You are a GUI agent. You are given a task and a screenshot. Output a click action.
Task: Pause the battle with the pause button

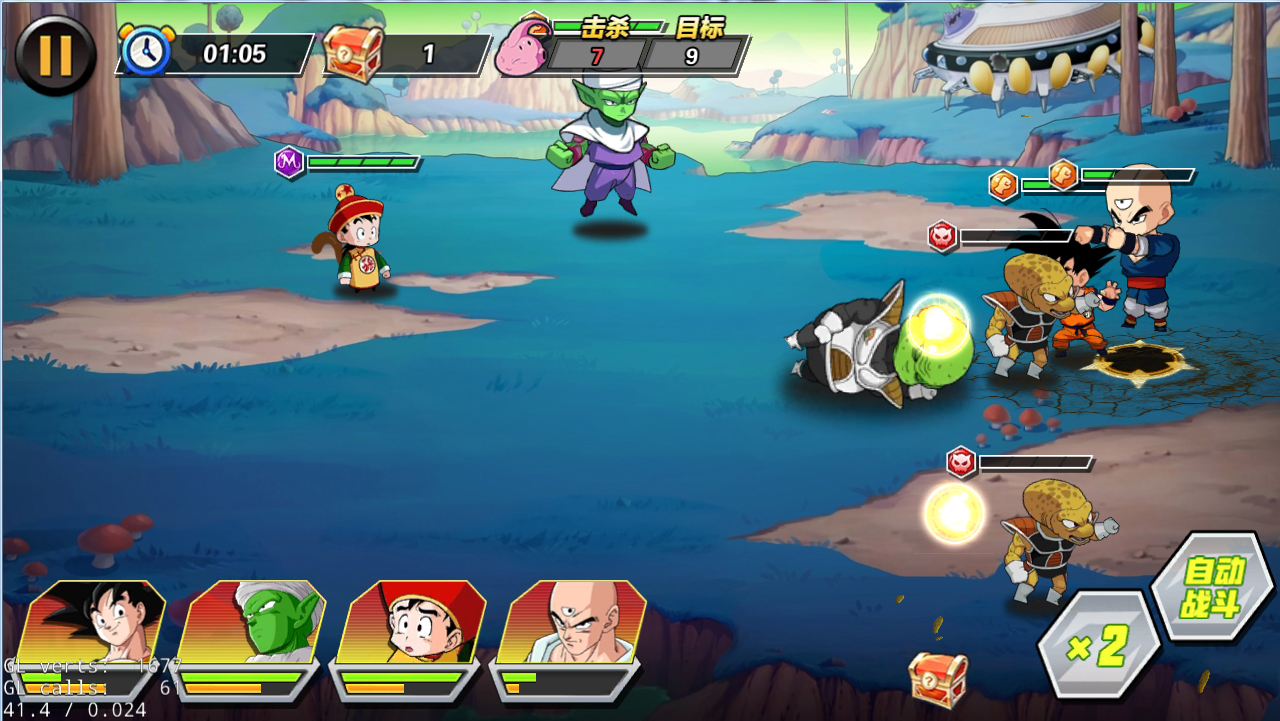tap(55, 55)
